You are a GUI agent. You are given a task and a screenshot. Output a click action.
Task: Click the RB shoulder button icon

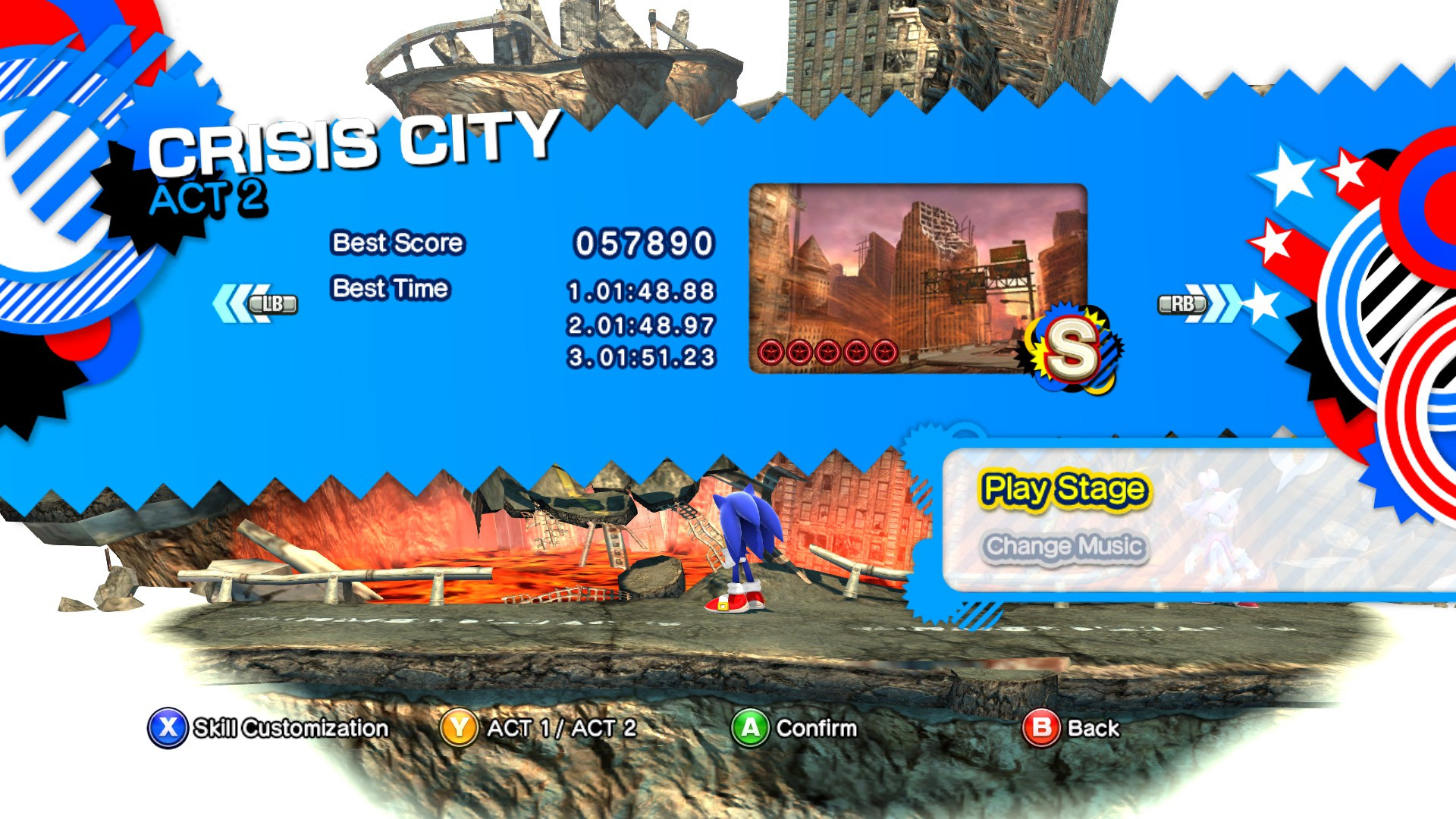(1180, 303)
